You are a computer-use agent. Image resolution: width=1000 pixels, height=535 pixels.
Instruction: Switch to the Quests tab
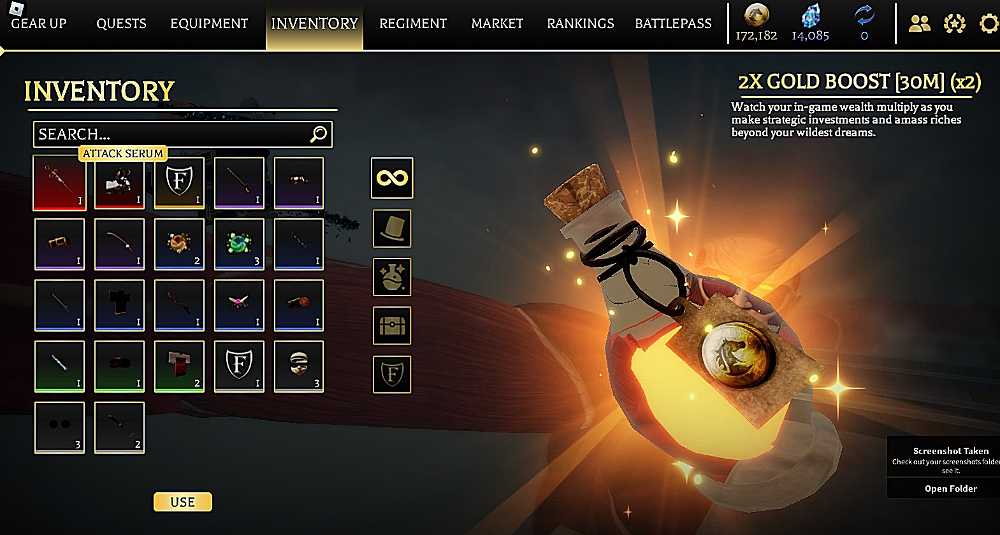[x=121, y=23]
